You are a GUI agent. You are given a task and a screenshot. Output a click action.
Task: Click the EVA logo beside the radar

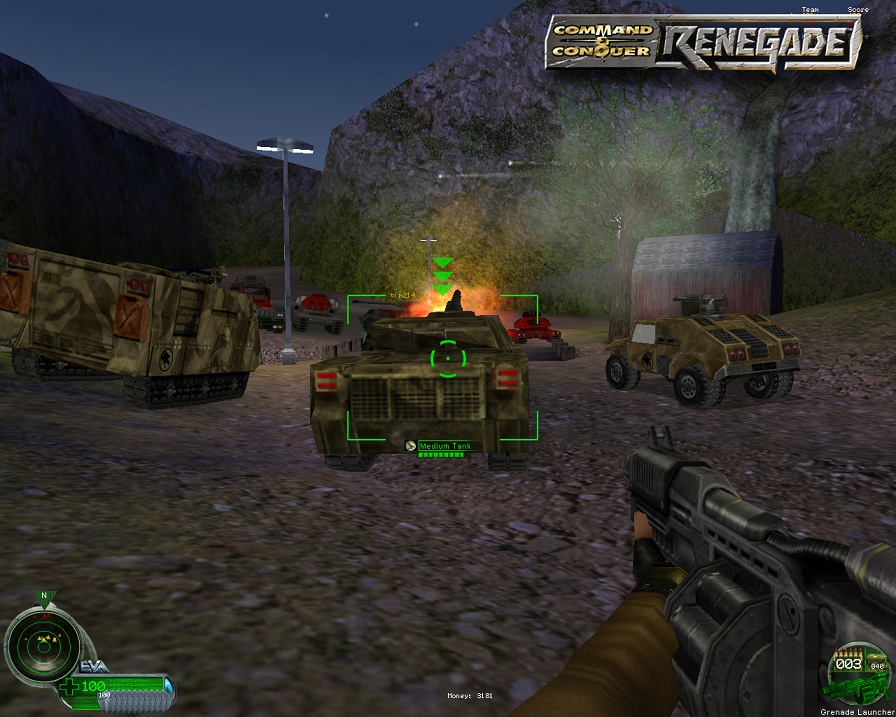(x=93, y=667)
